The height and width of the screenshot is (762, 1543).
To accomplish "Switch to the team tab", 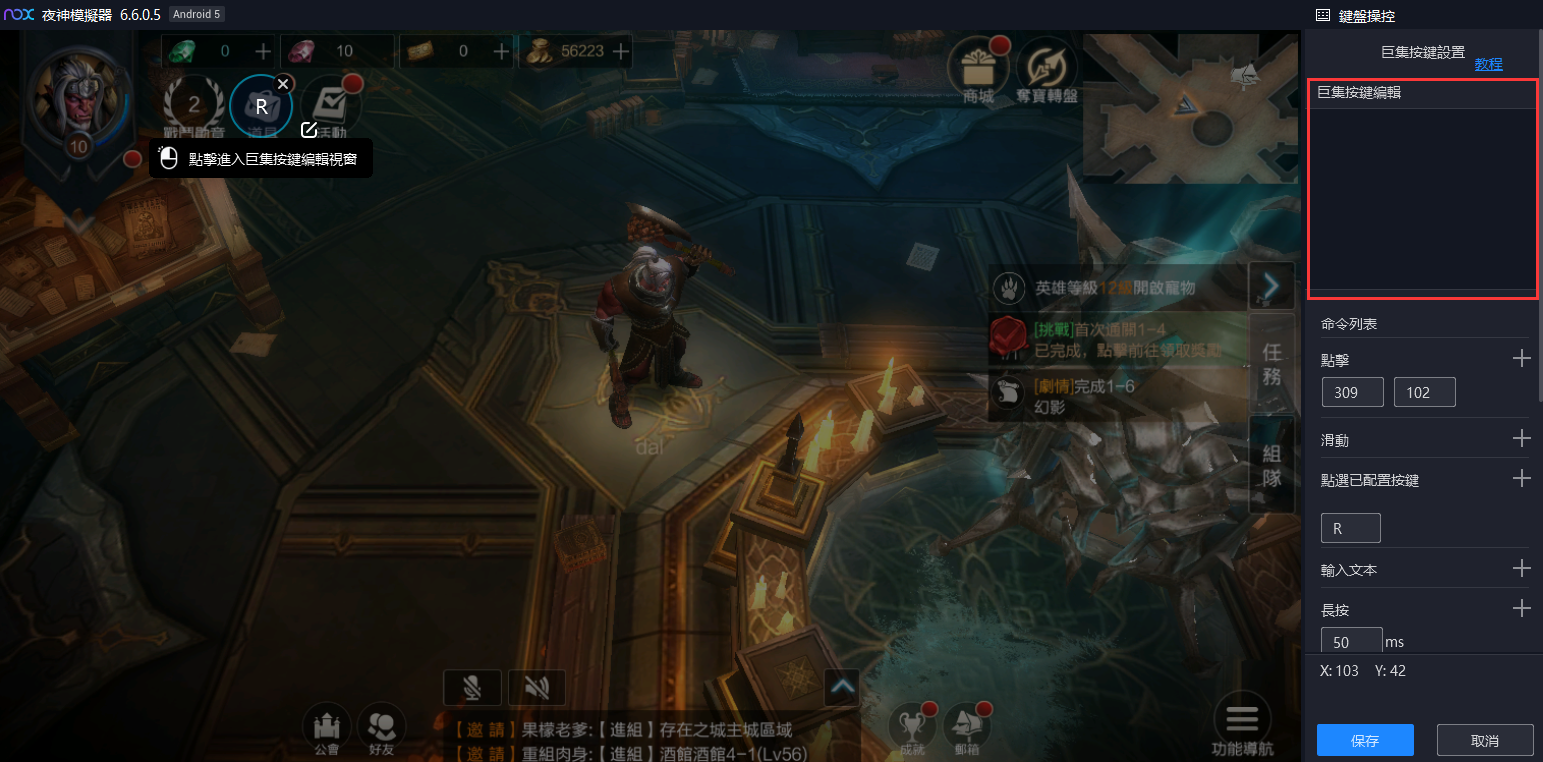I will click(x=1271, y=466).
